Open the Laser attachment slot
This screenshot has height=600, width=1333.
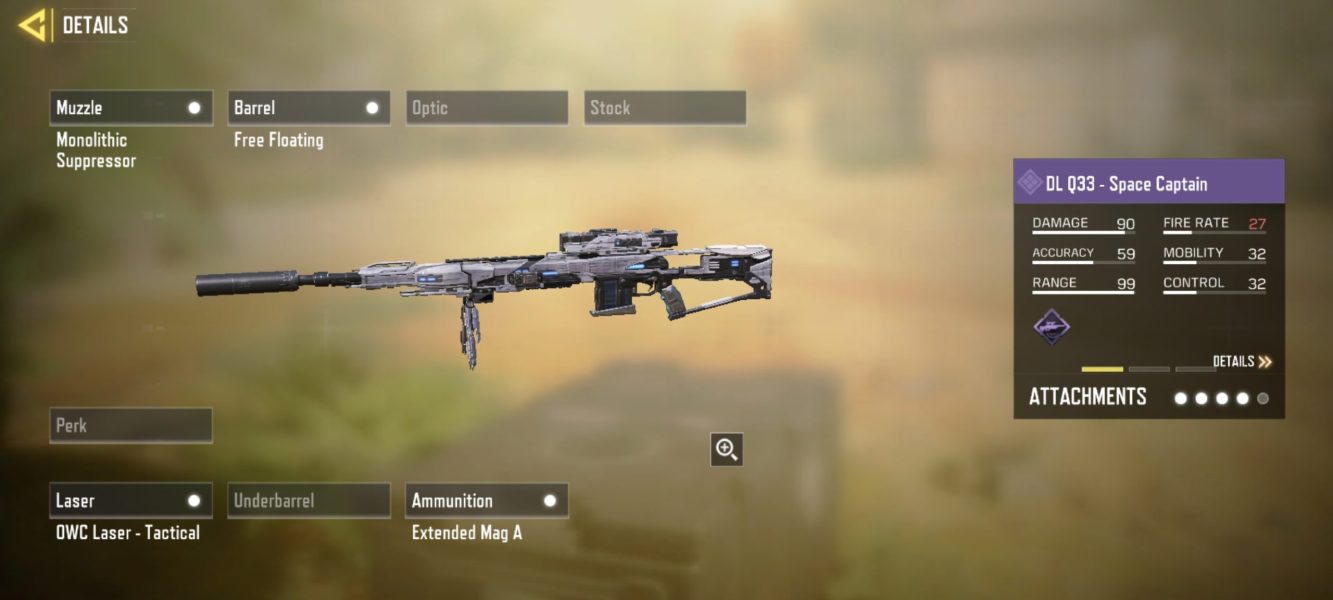pos(131,501)
